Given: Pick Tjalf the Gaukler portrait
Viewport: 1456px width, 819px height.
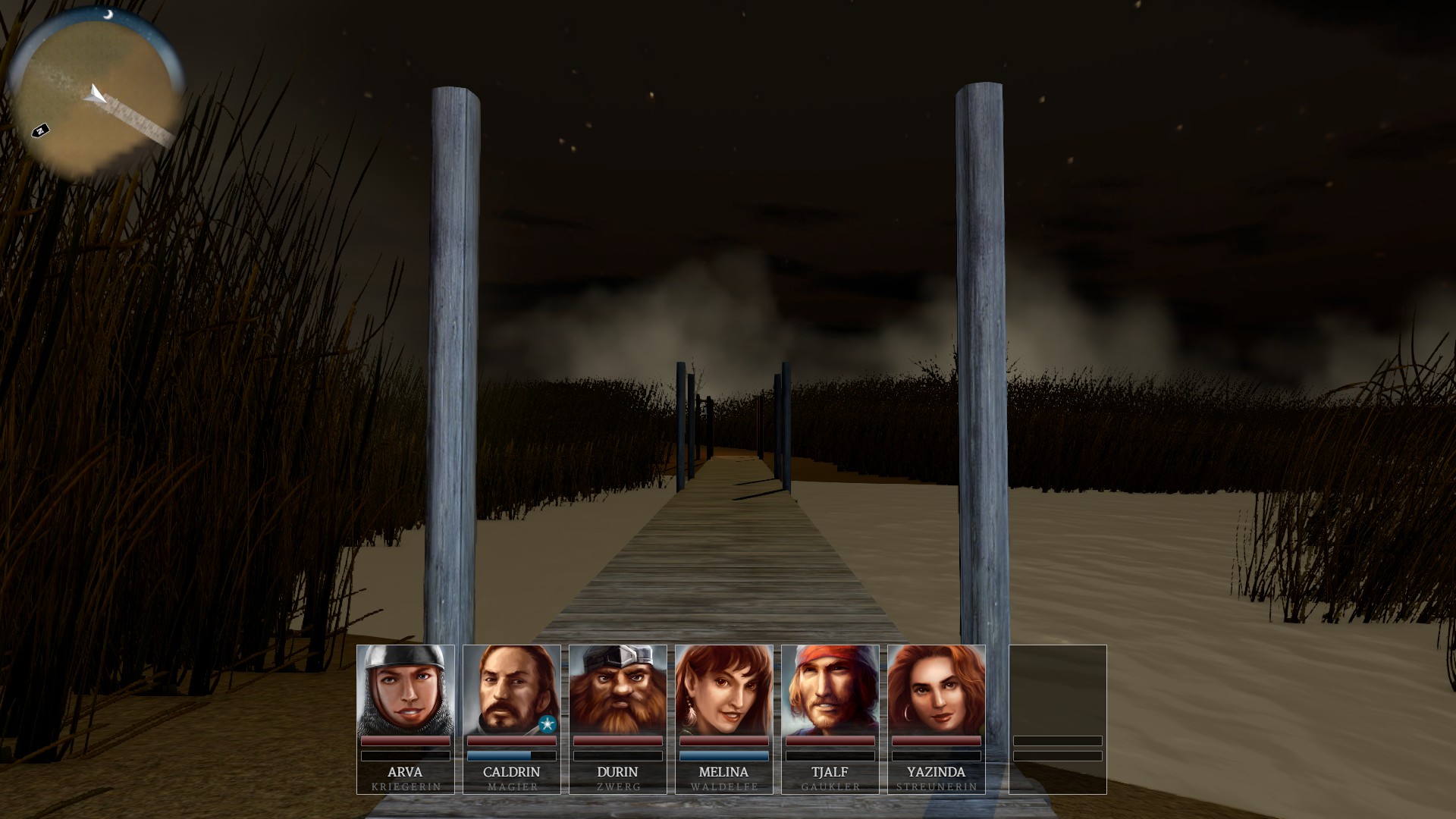Looking at the screenshot, I should click(x=830, y=690).
